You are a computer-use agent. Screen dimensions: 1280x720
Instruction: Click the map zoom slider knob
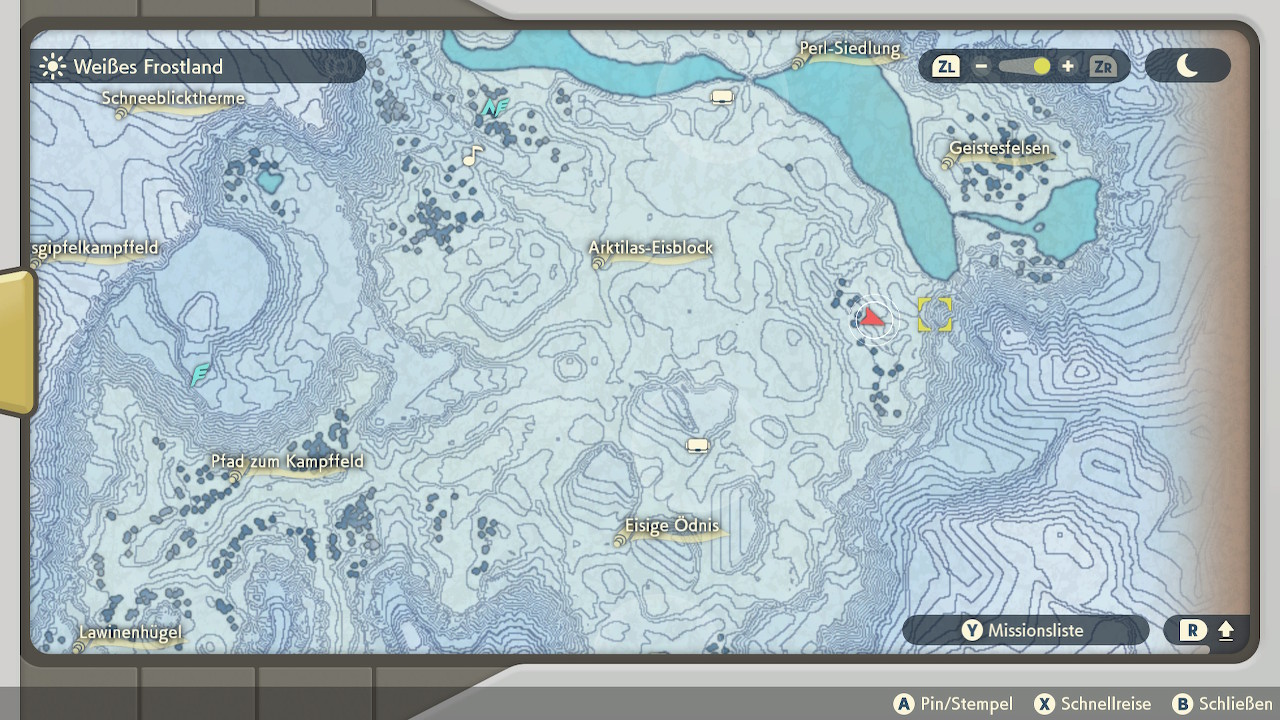pos(1041,67)
